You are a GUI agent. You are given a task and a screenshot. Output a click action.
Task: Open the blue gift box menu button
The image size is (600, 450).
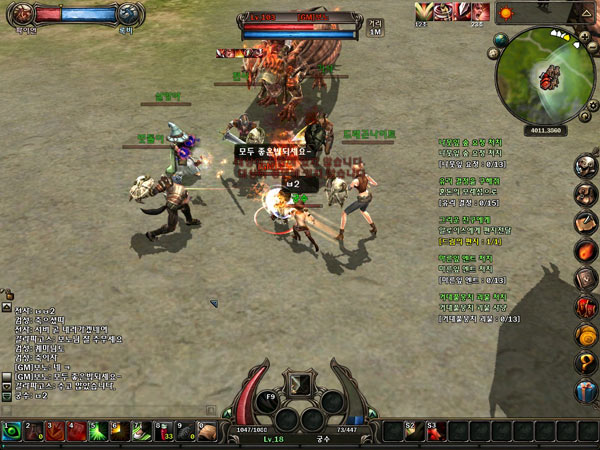pos(588,391)
